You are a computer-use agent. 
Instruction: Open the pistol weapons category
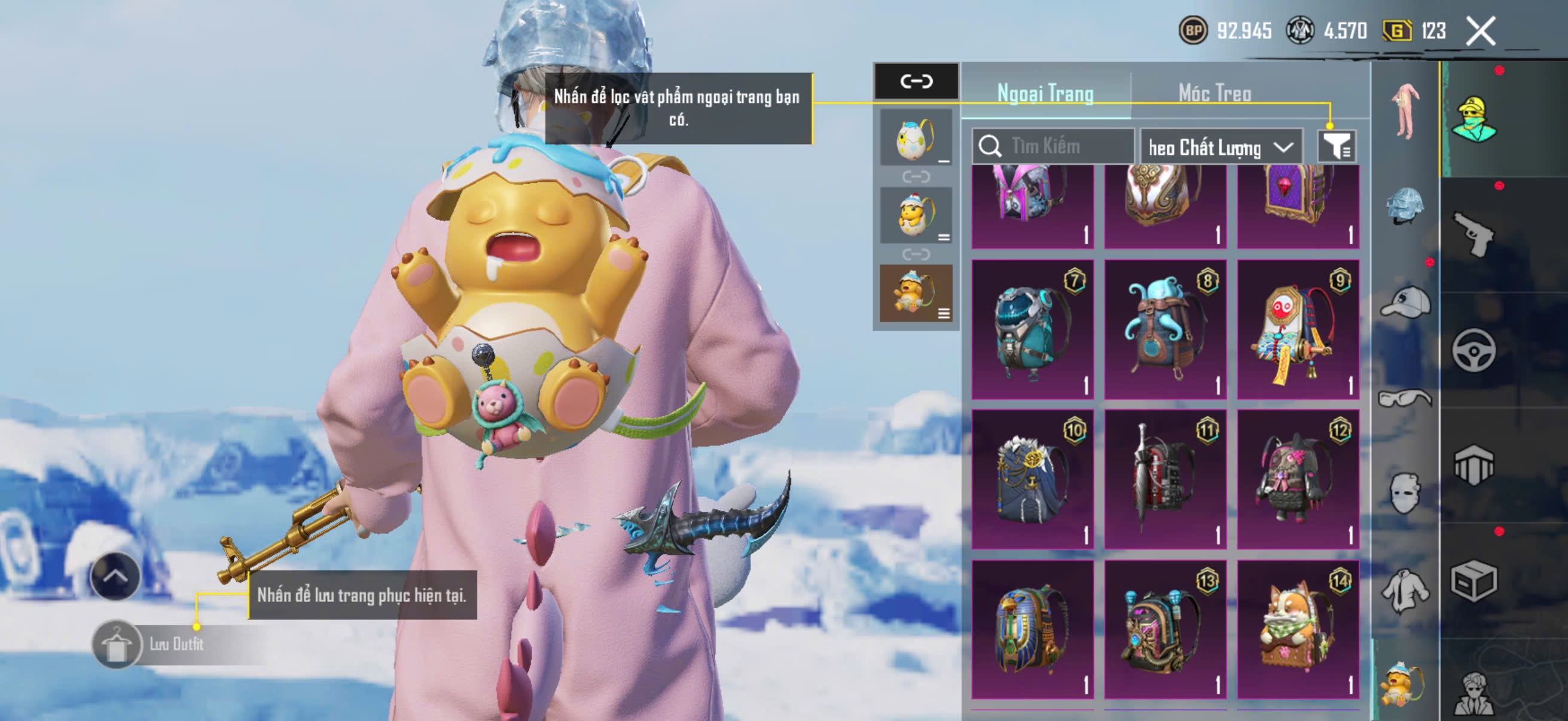coord(1473,234)
